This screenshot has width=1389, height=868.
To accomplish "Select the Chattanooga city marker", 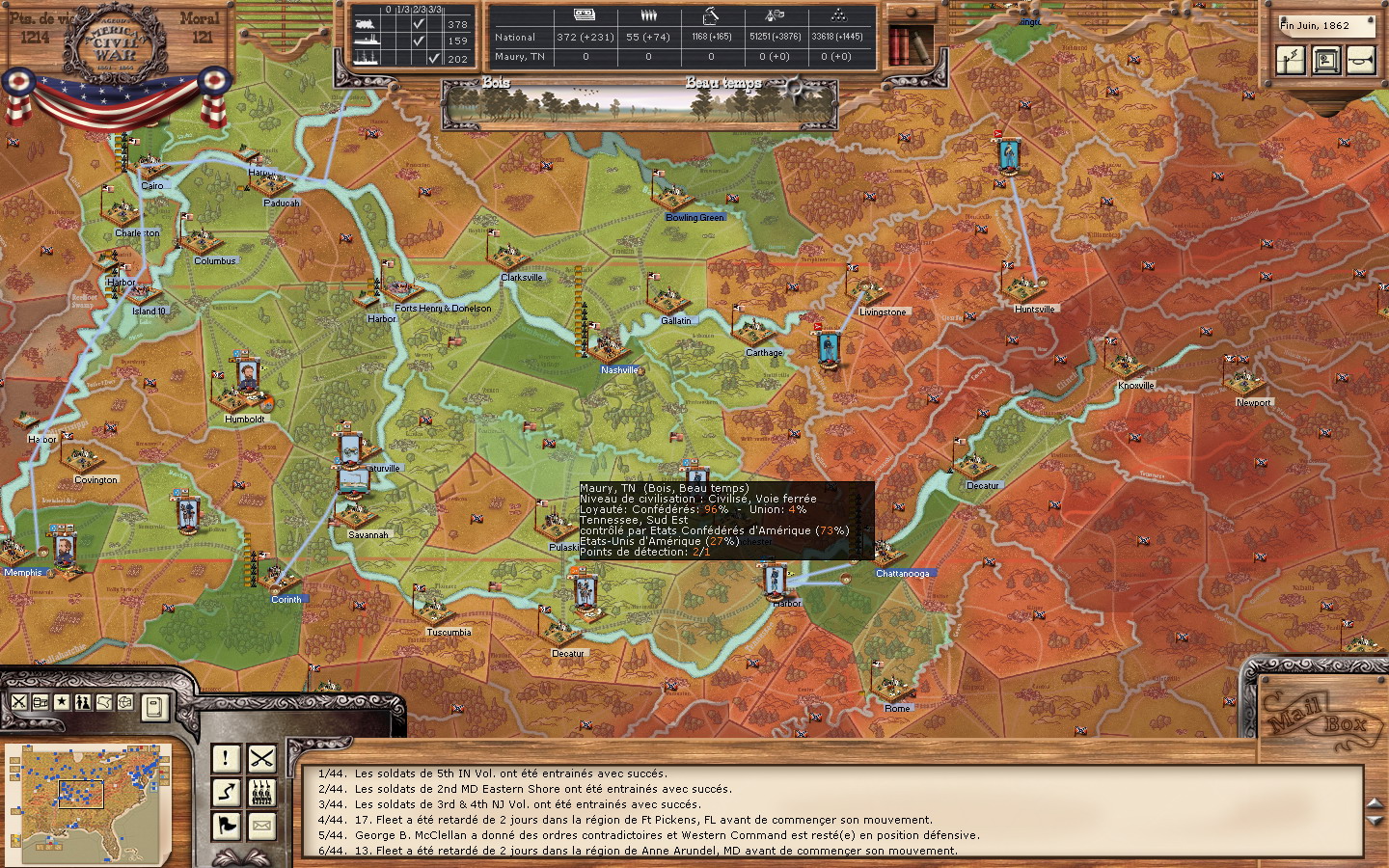I will pos(902,573).
